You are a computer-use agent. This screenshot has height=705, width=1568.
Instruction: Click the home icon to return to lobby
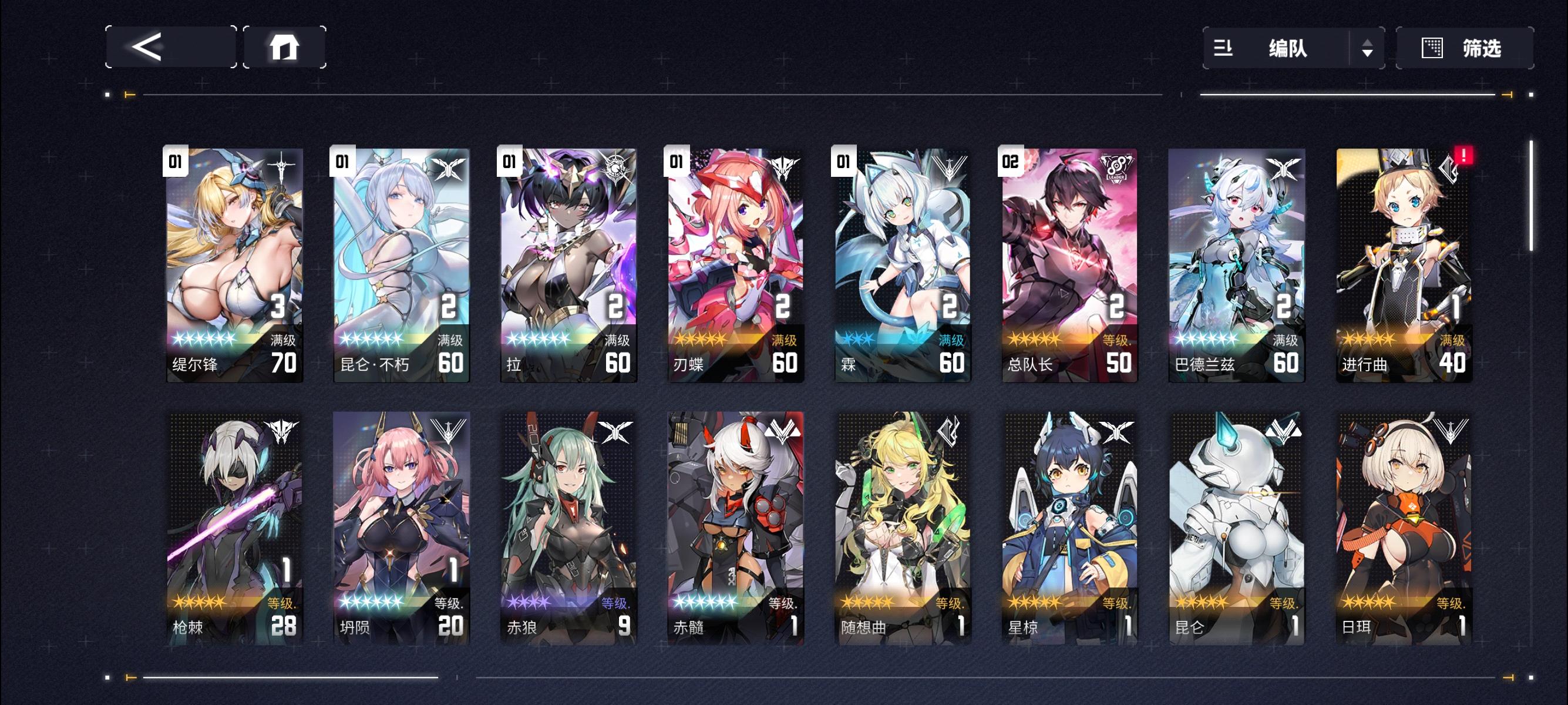283,48
